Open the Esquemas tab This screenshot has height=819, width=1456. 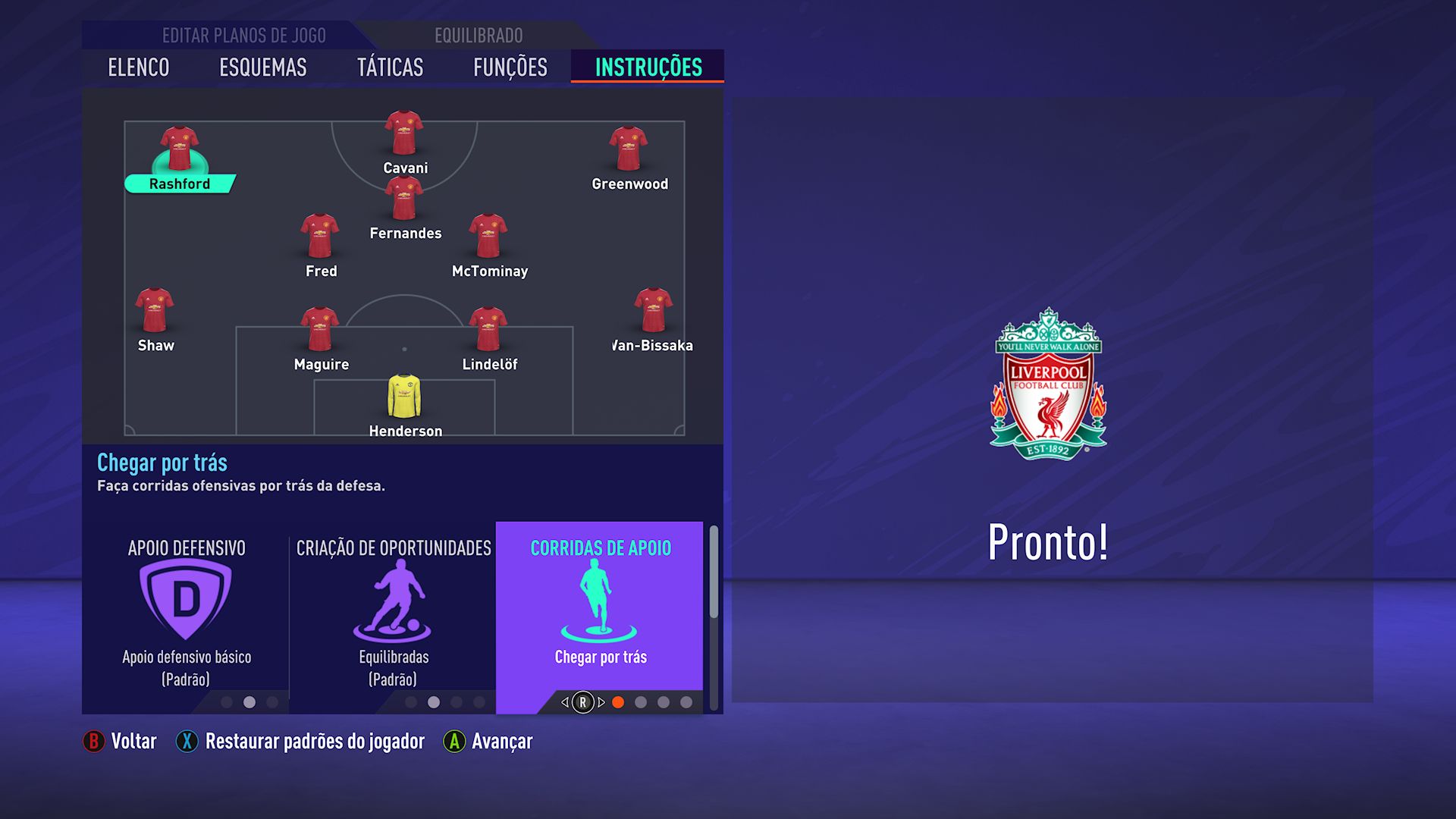(x=262, y=67)
